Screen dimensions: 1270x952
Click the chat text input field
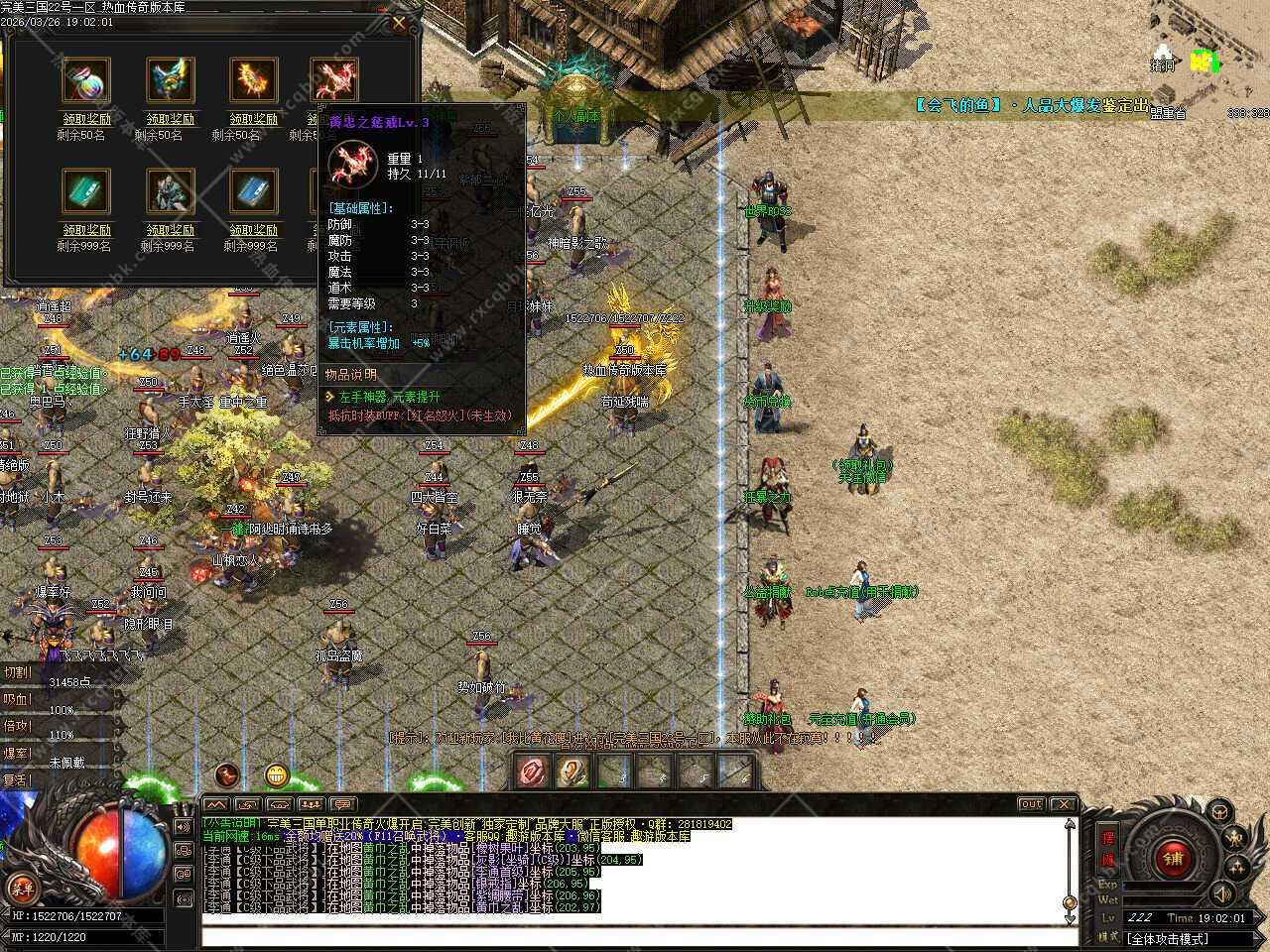pos(635,937)
